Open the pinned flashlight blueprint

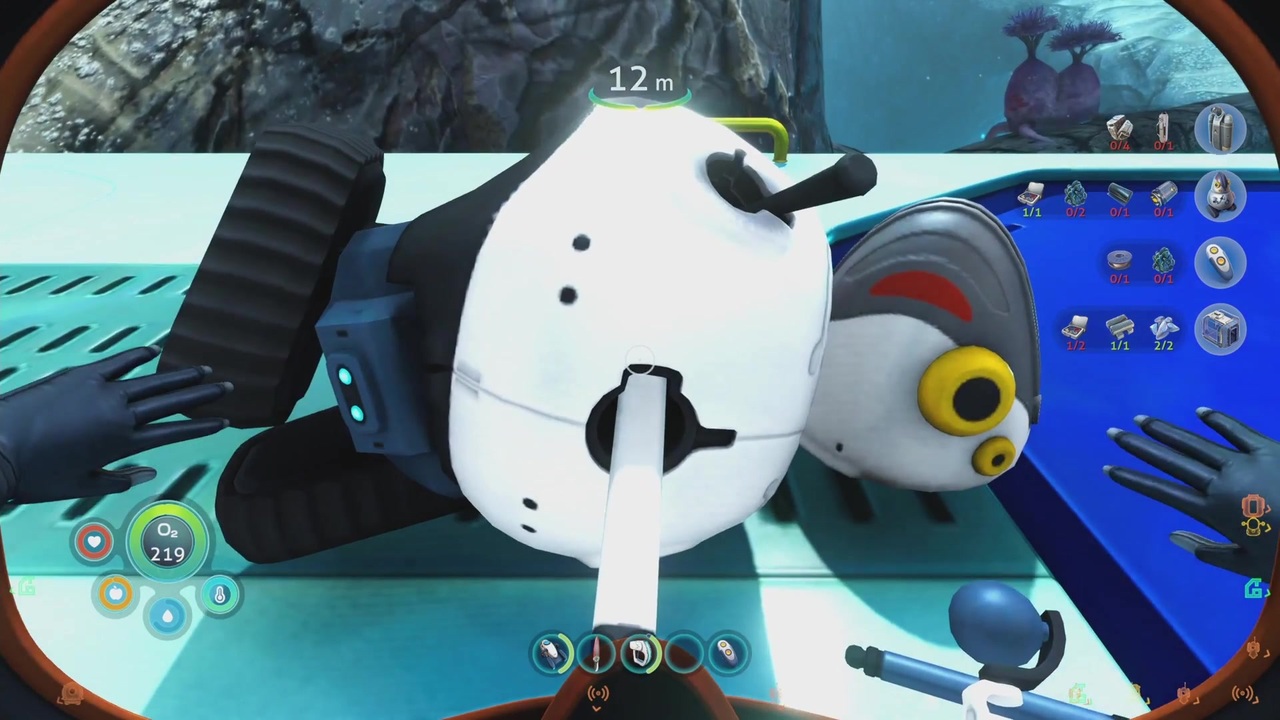pyautogui.click(x=1220, y=260)
